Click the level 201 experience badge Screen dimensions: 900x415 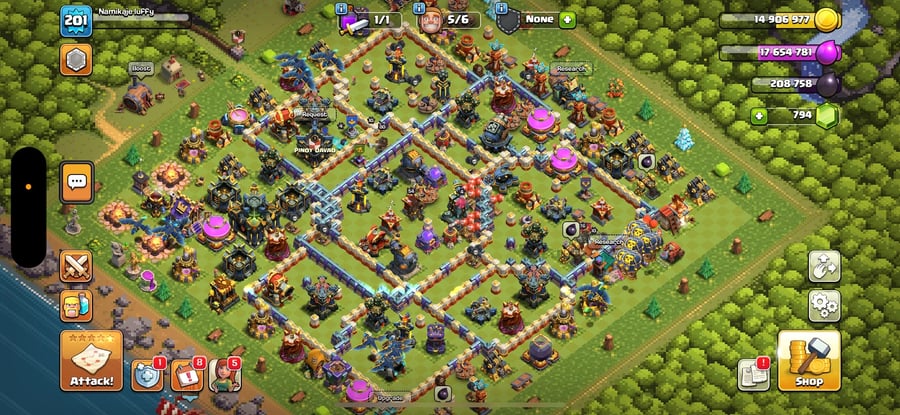click(x=76, y=21)
